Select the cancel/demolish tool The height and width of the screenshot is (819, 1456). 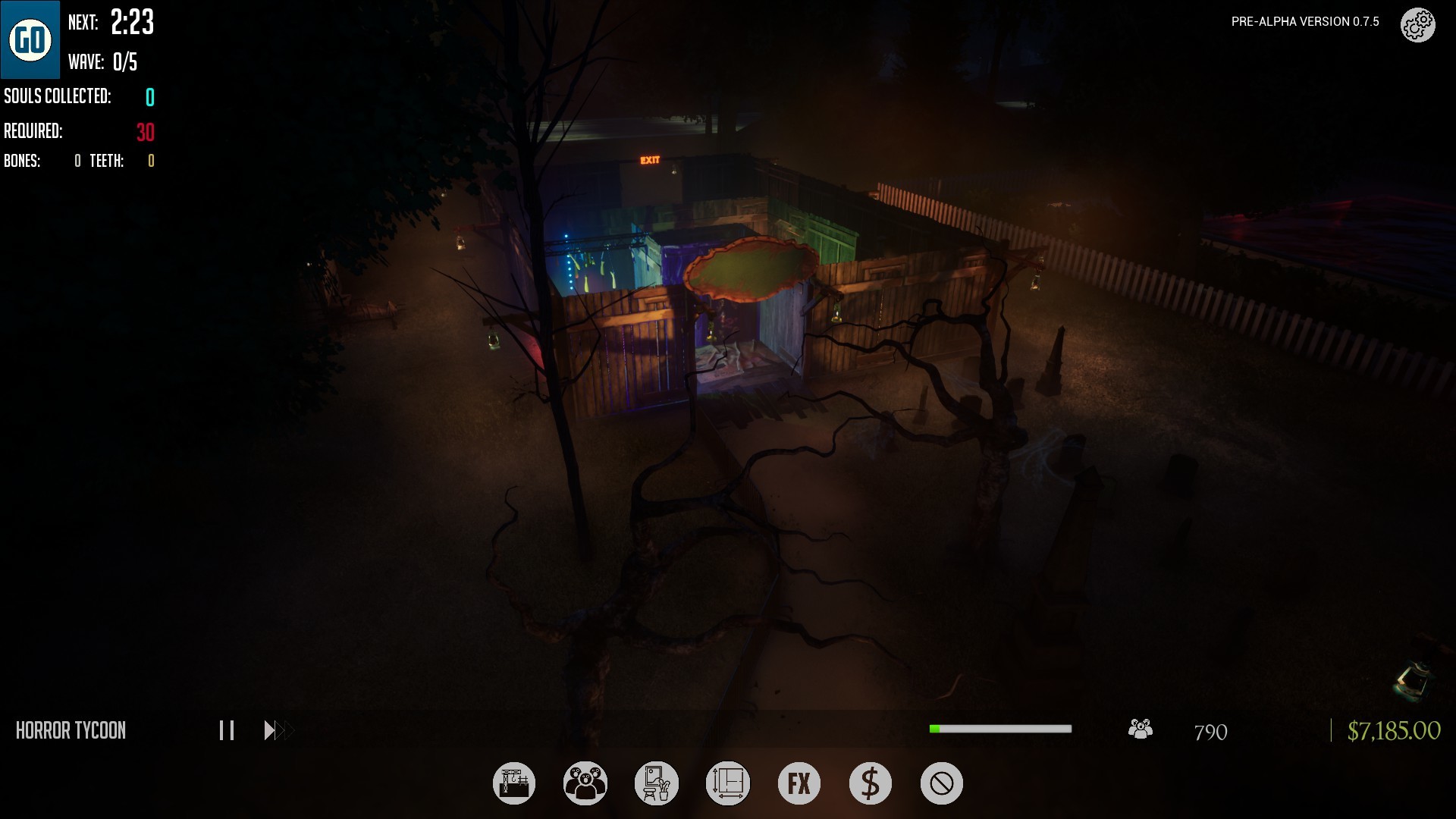click(x=941, y=783)
